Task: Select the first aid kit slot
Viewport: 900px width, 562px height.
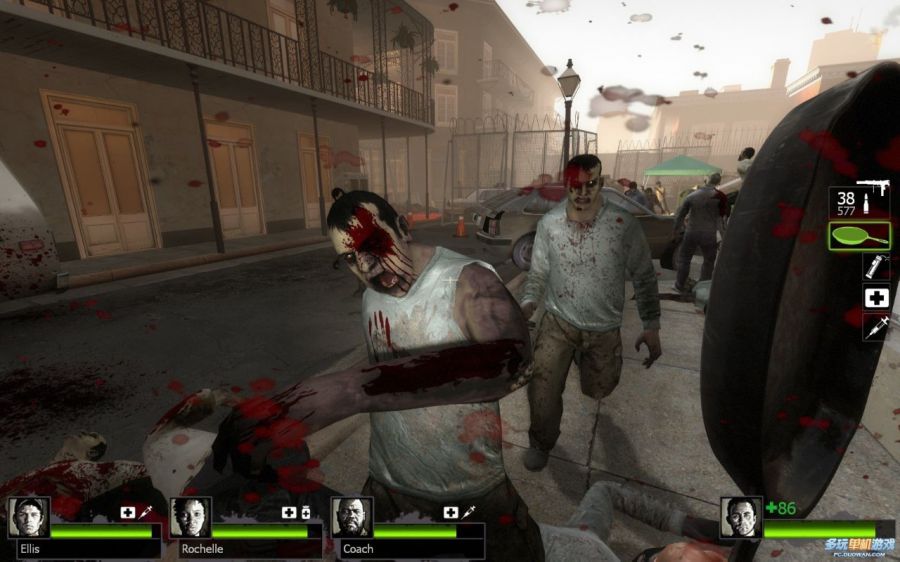Action: click(876, 297)
